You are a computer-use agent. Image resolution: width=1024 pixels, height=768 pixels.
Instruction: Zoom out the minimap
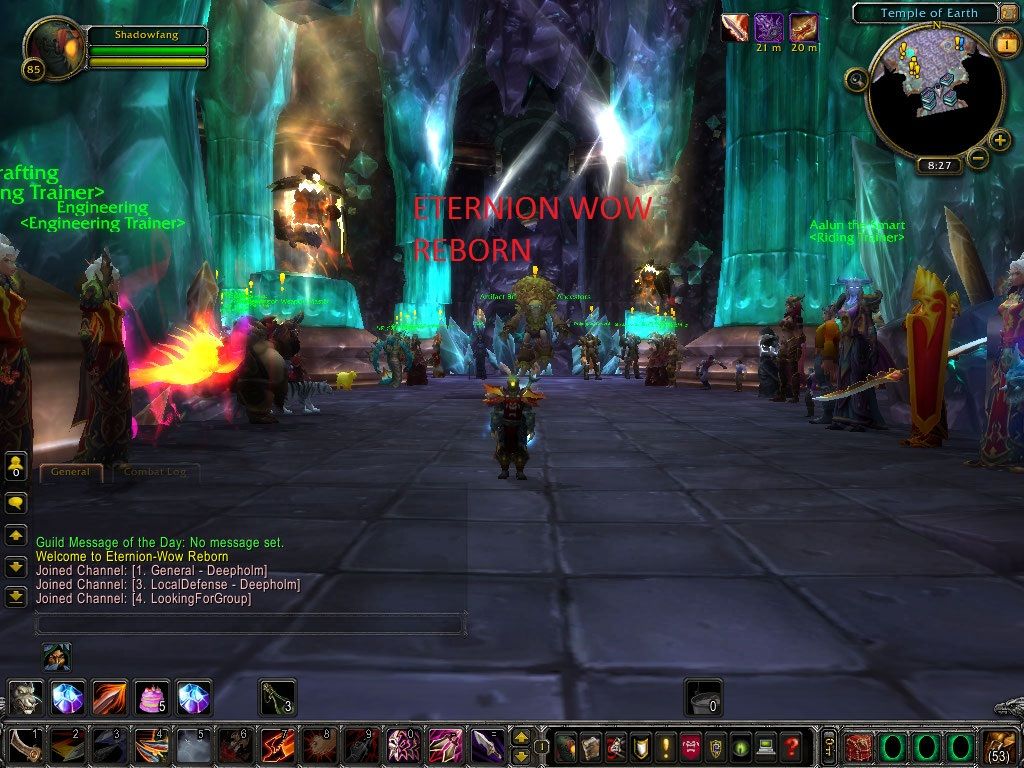(x=978, y=157)
